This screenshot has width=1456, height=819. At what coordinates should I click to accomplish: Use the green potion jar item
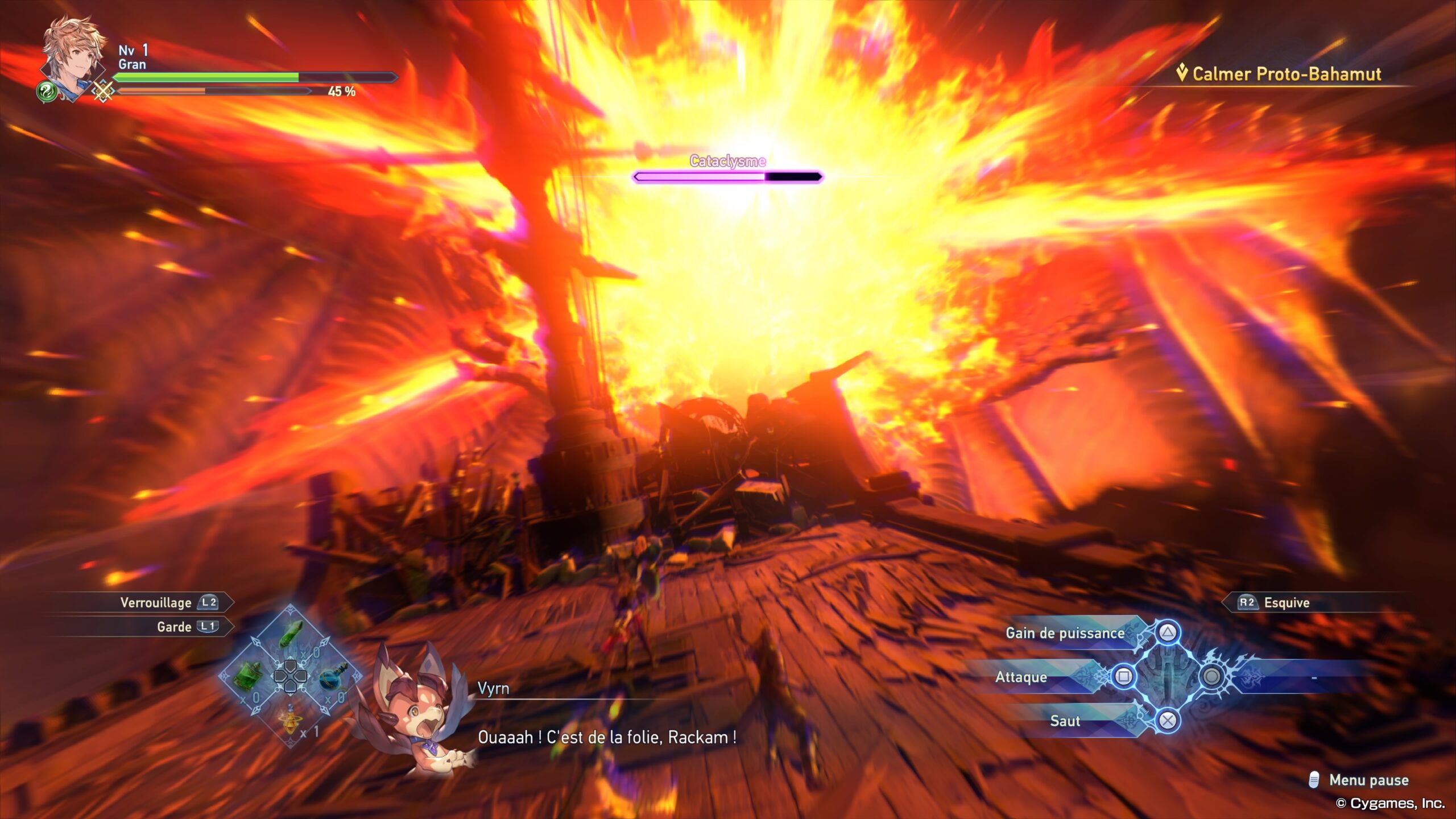248,676
